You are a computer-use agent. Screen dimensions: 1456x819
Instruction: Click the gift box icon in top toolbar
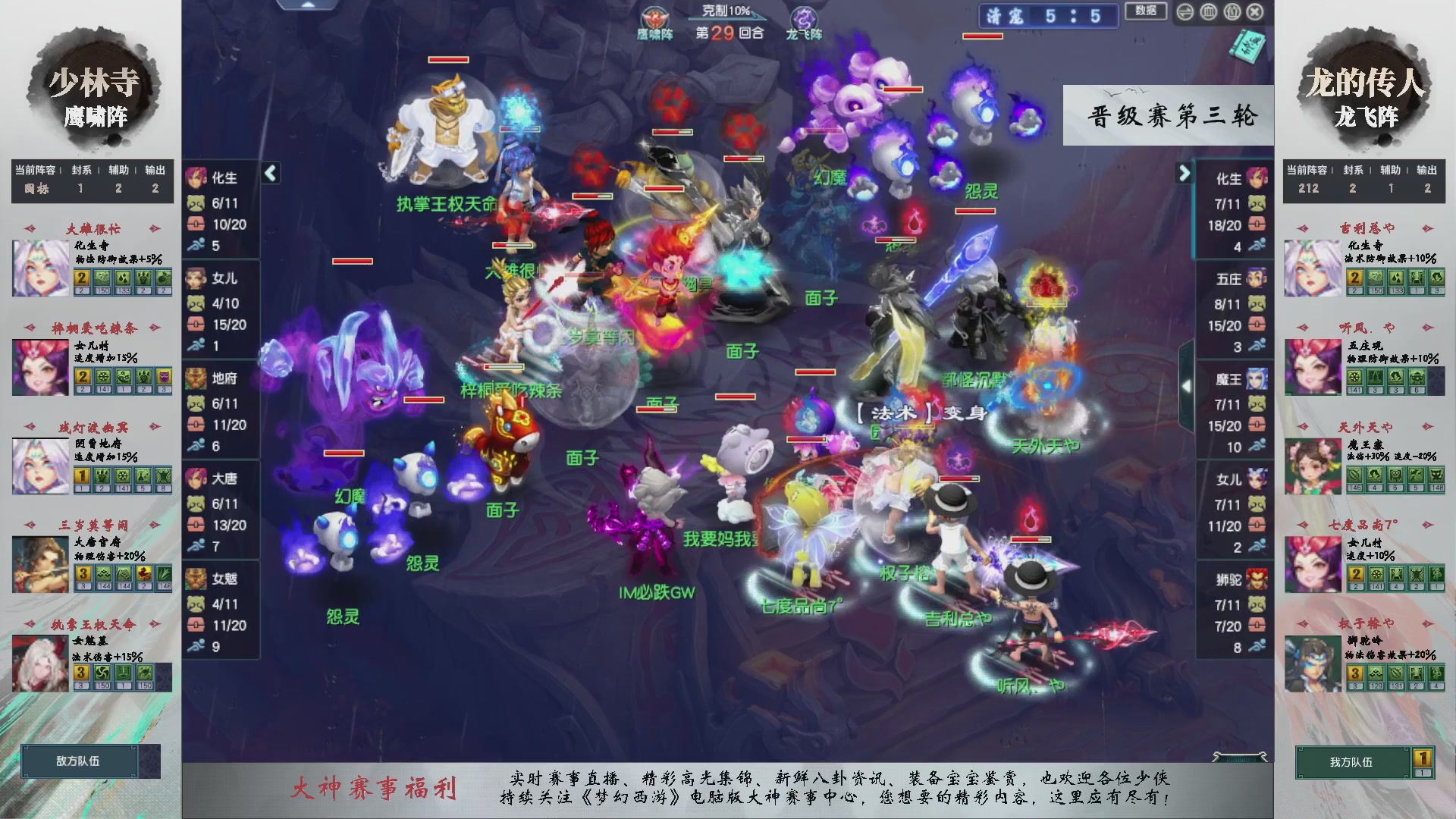(1232, 12)
